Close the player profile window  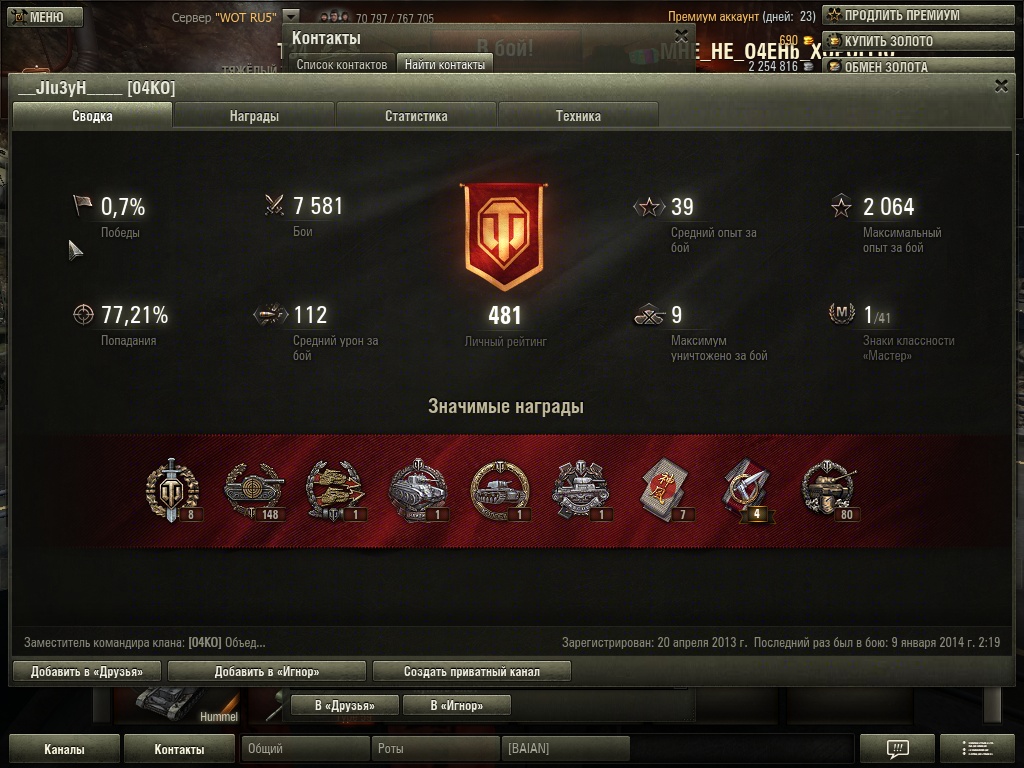point(1001,86)
